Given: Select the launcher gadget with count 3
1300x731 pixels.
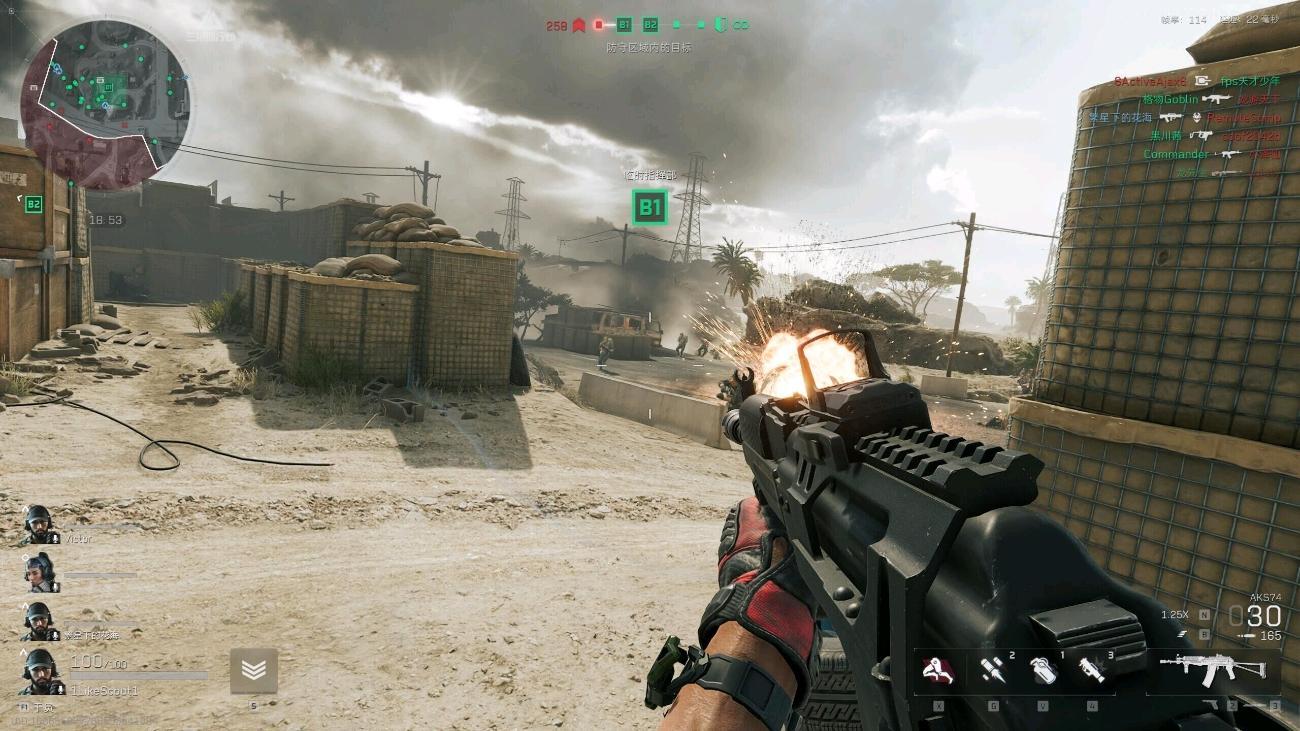Looking at the screenshot, I should click(x=1092, y=670).
